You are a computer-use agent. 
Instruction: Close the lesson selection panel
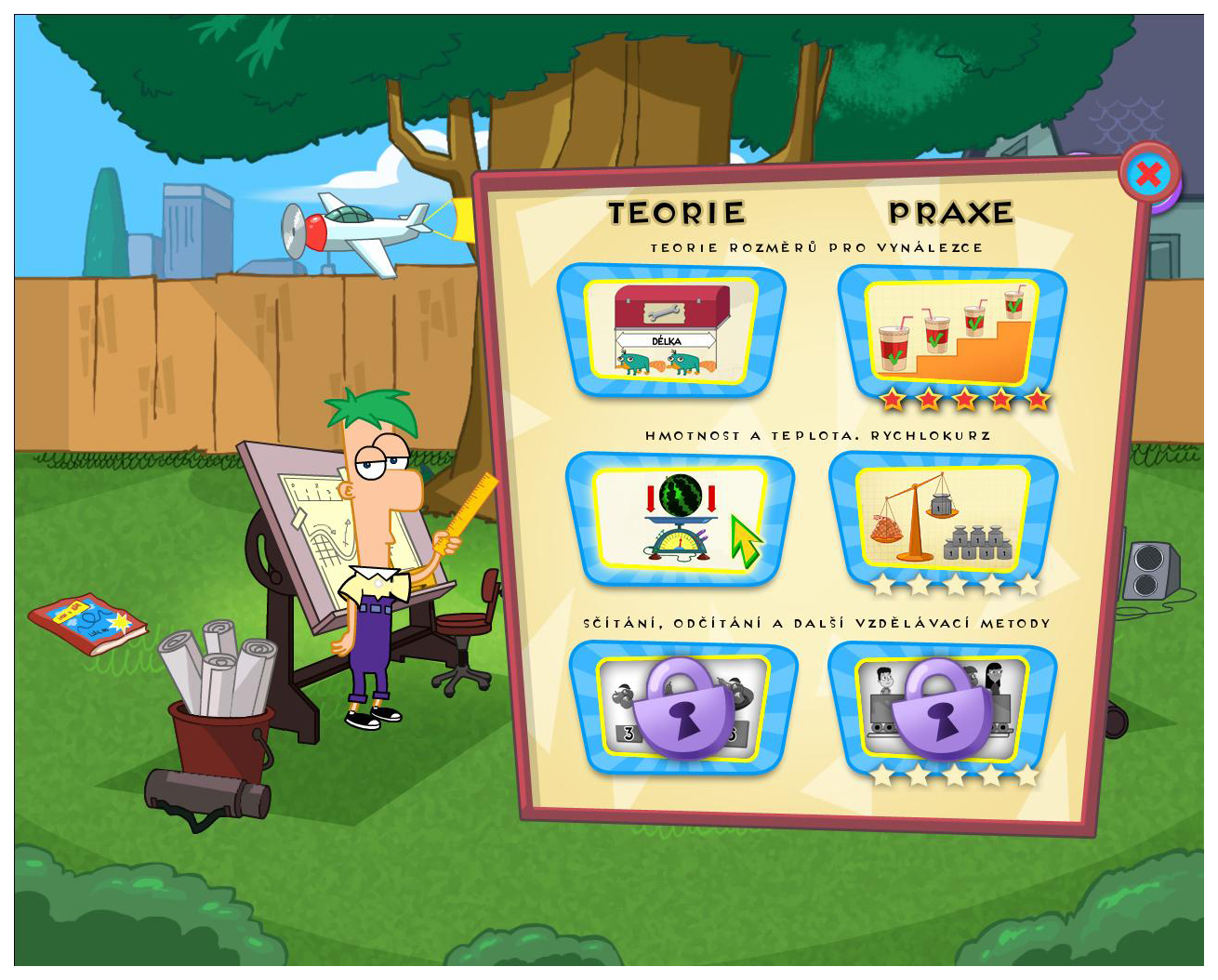click(x=1149, y=174)
